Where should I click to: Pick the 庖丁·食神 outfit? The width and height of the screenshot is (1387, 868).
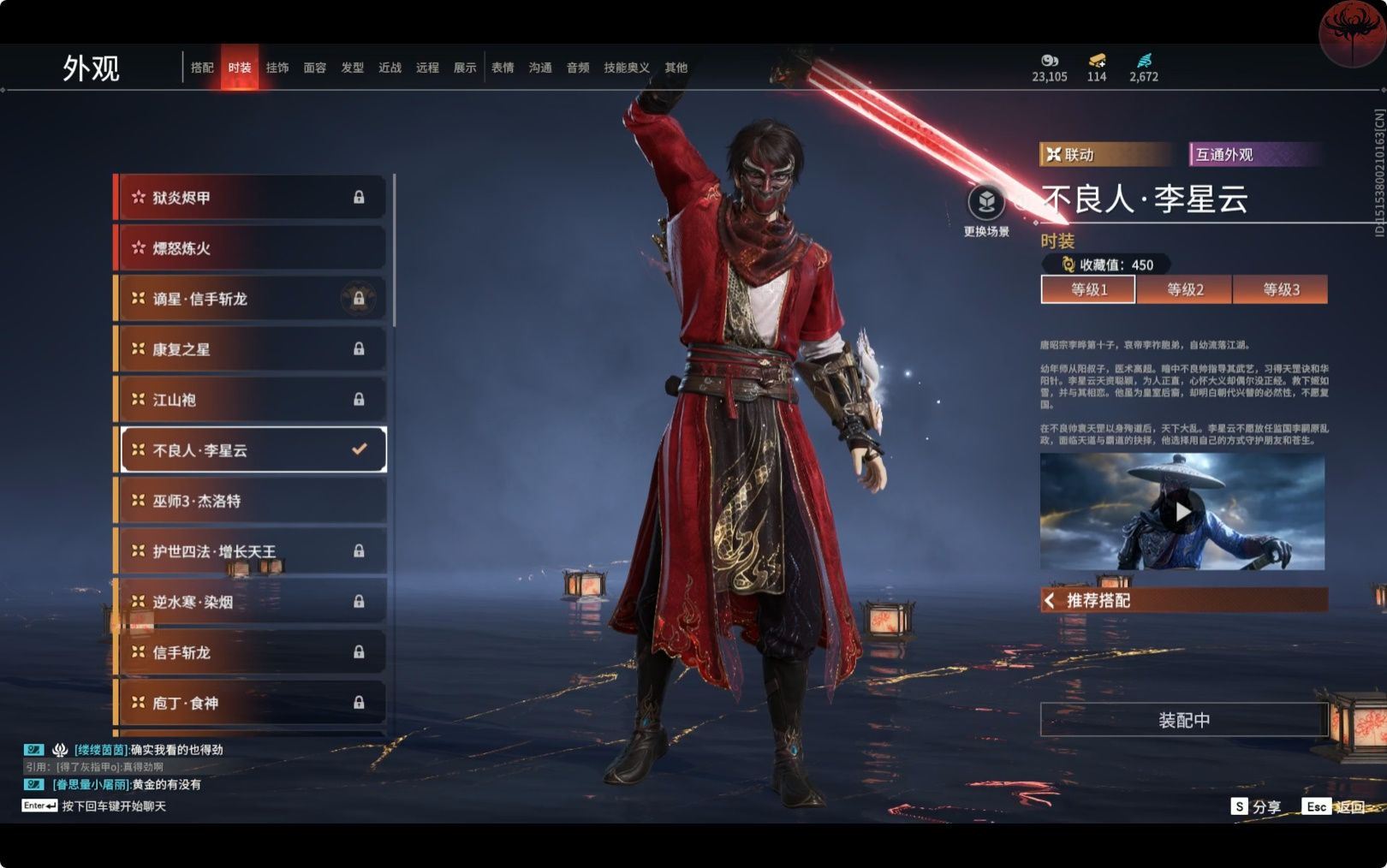pos(250,703)
